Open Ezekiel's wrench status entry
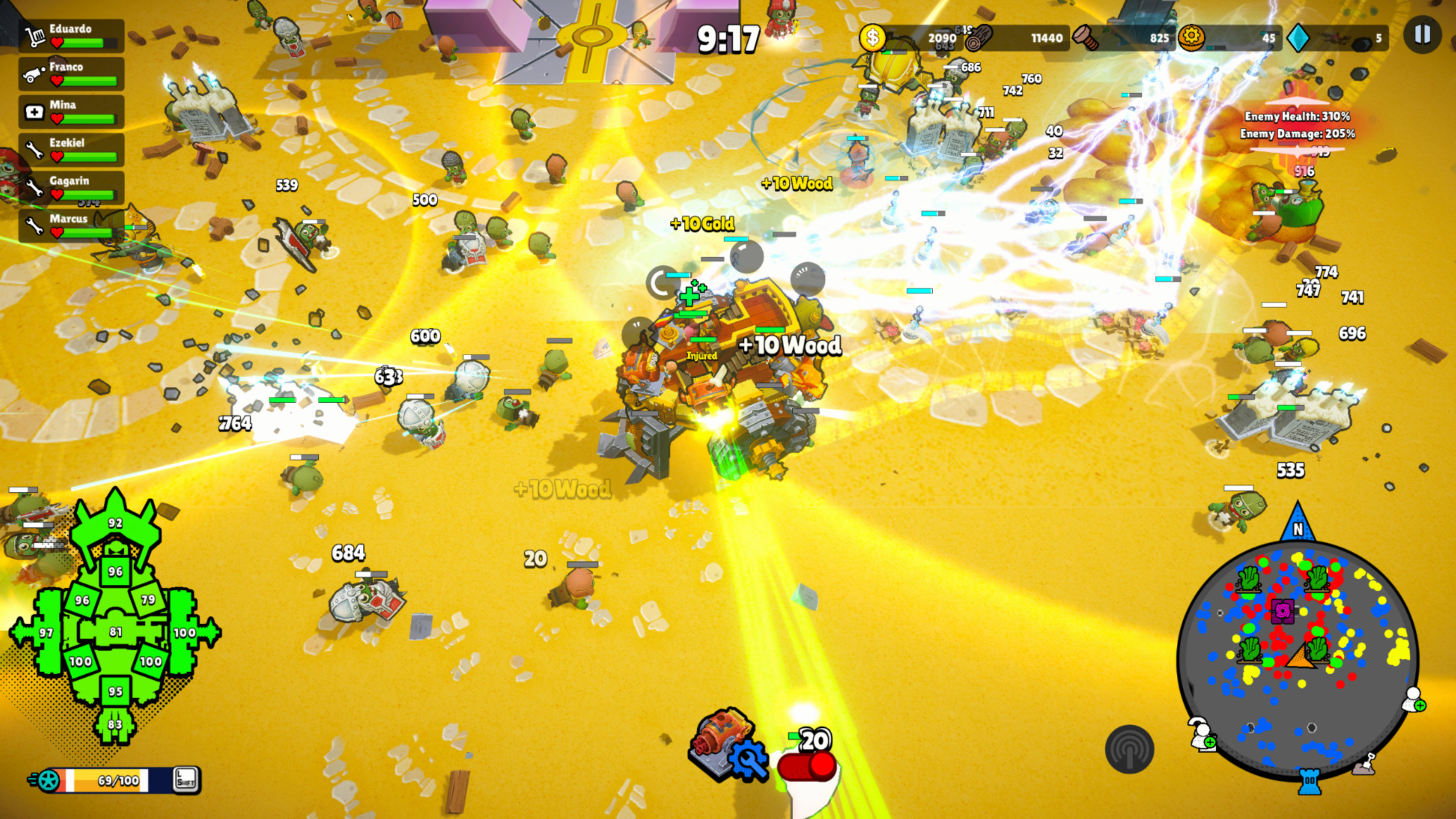 point(34,149)
